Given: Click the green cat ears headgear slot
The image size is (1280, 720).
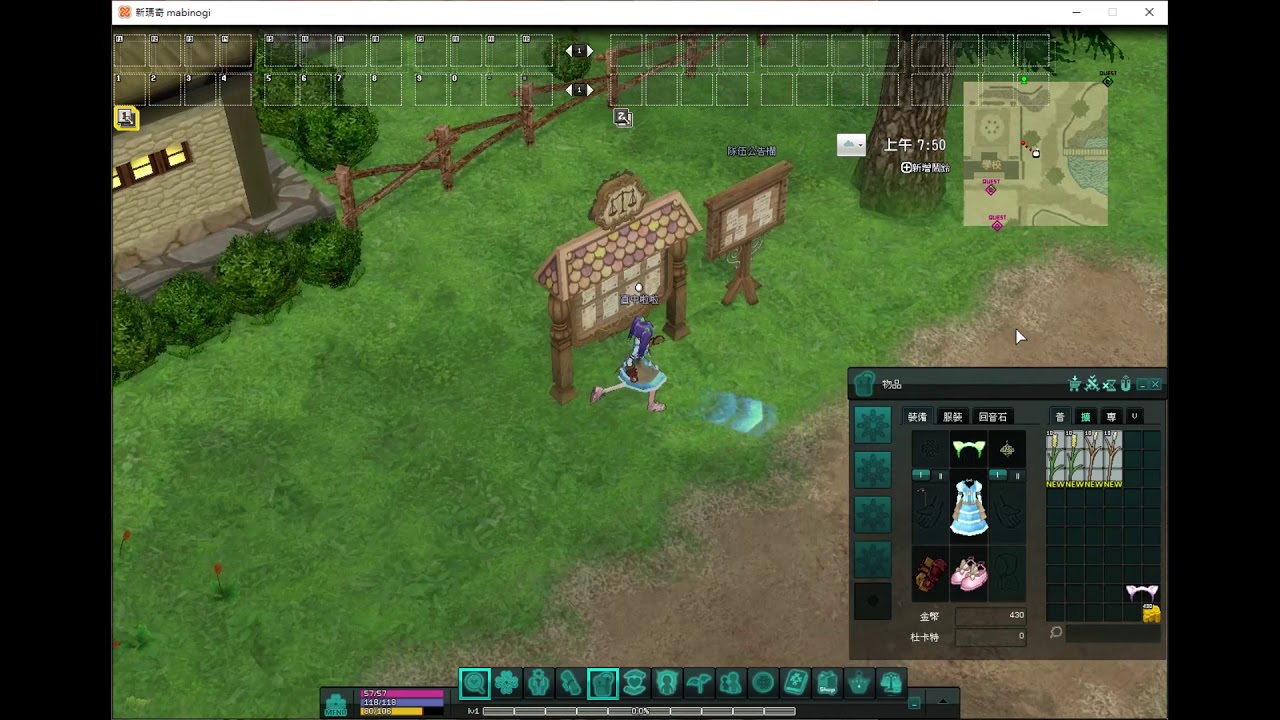Looking at the screenshot, I should (968, 450).
